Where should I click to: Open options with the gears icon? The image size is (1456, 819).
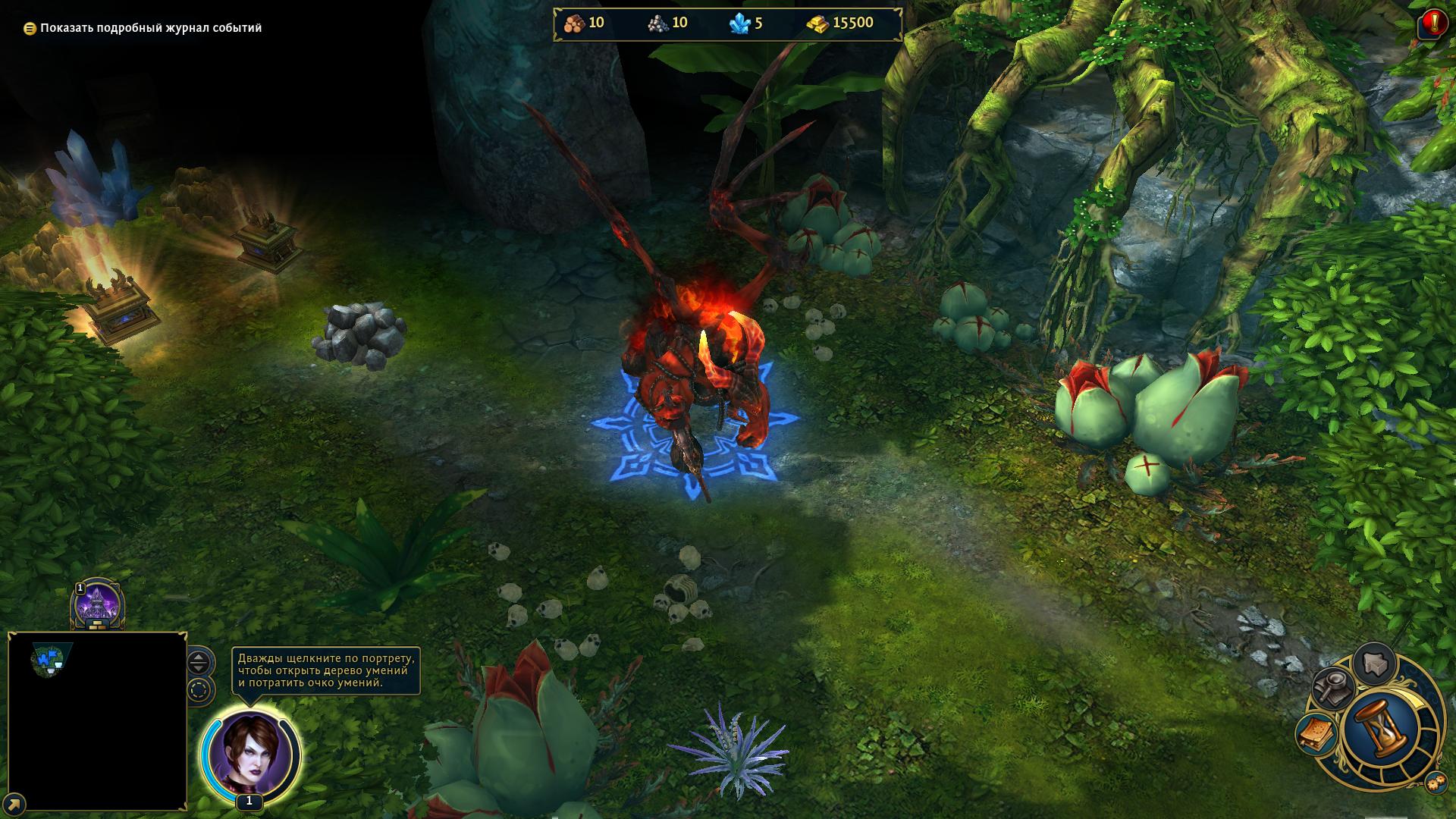point(1434,784)
